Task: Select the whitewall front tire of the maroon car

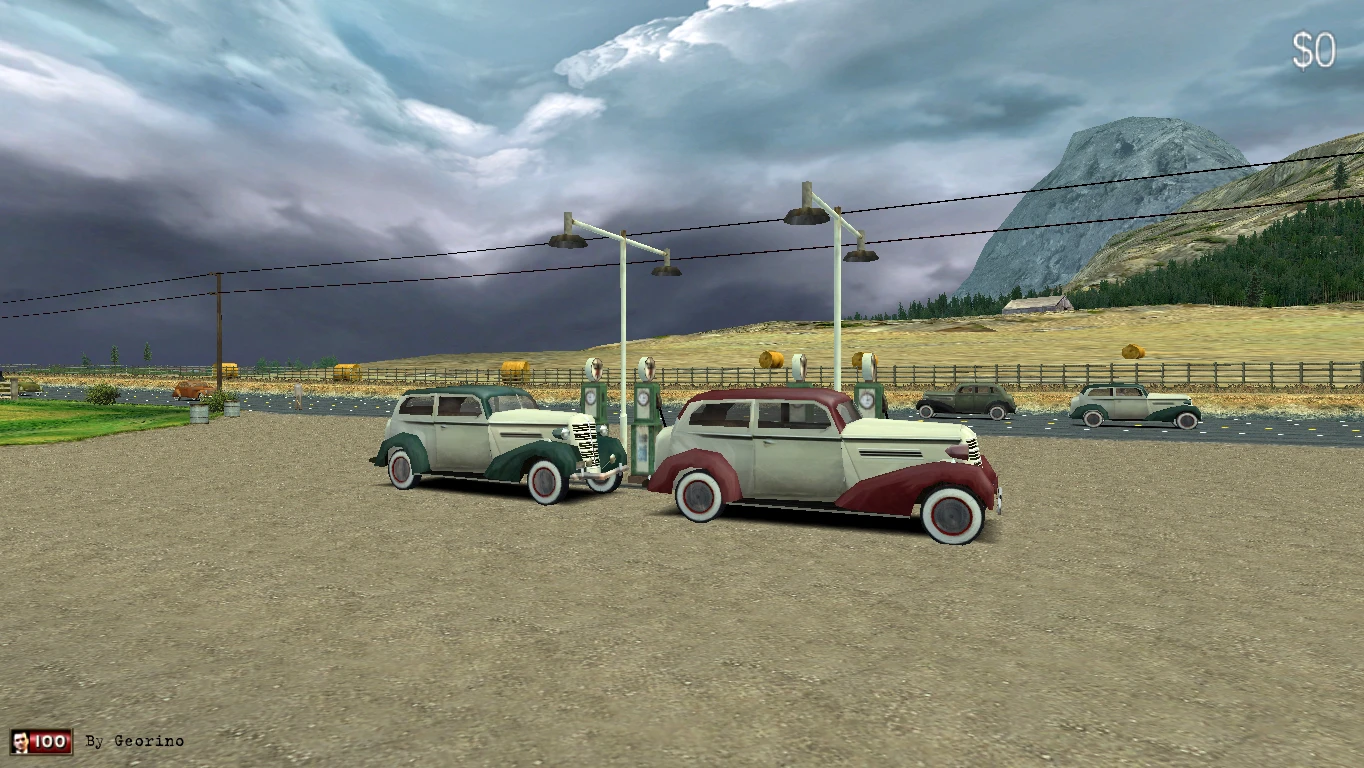Action: click(950, 512)
